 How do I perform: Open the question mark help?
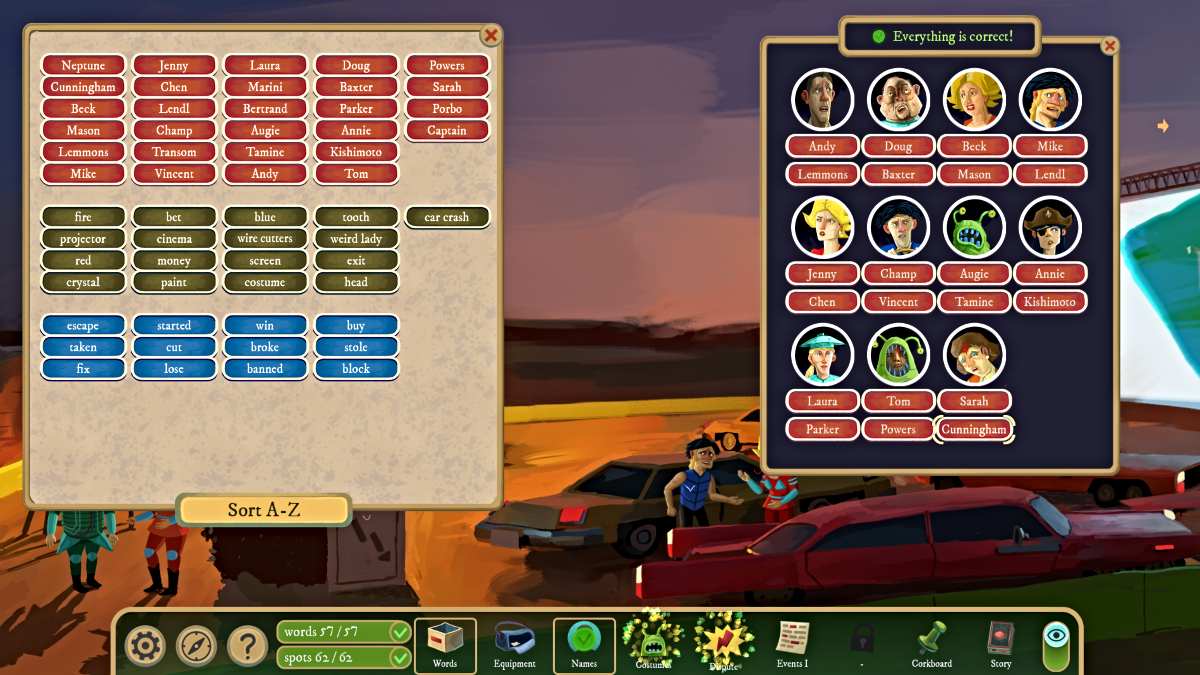[x=247, y=646]
